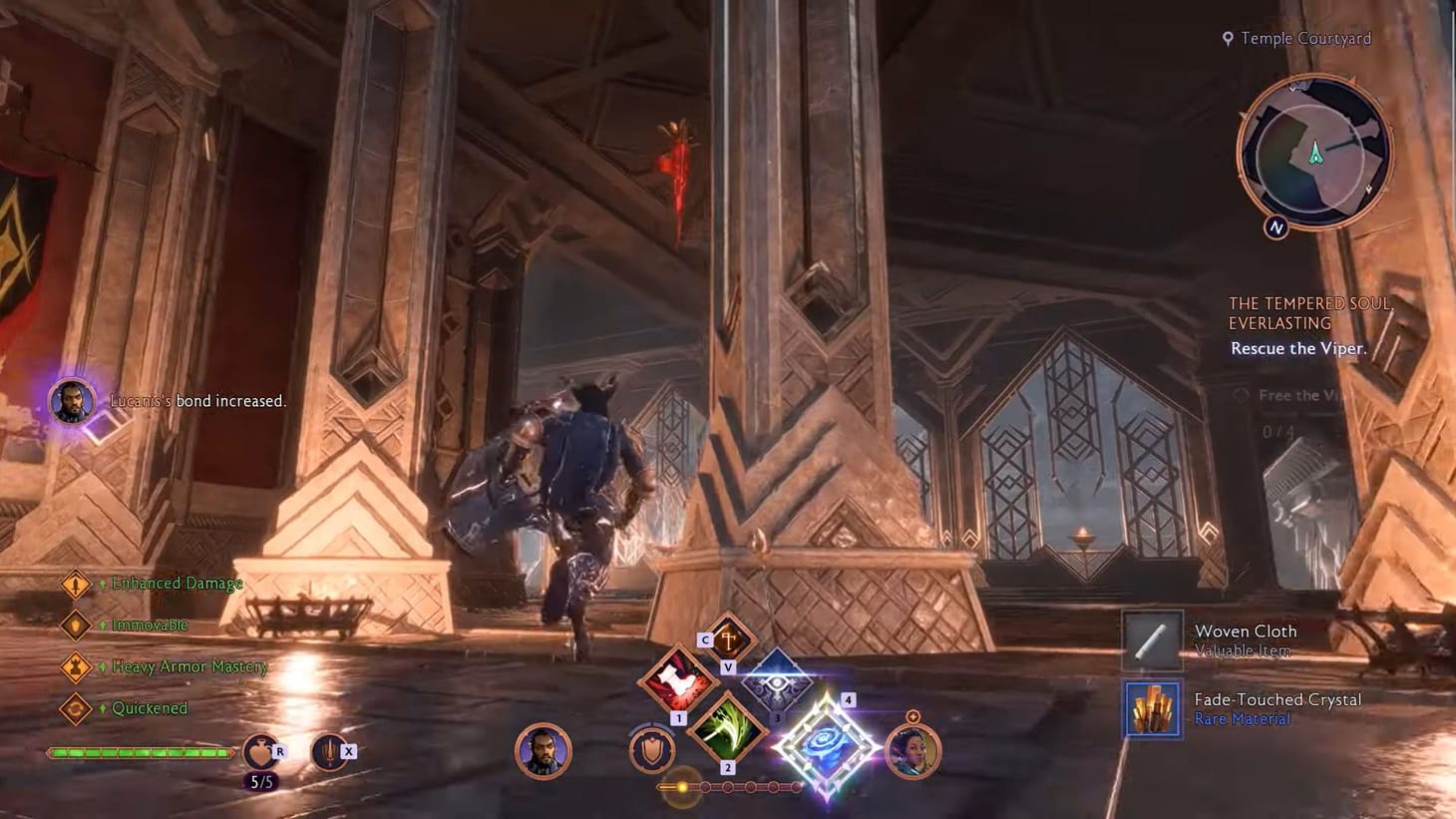This screenshot has height=819, width=1456.
Task: Toggle the Quickened buff icon
Action: (x=78, y=708)
